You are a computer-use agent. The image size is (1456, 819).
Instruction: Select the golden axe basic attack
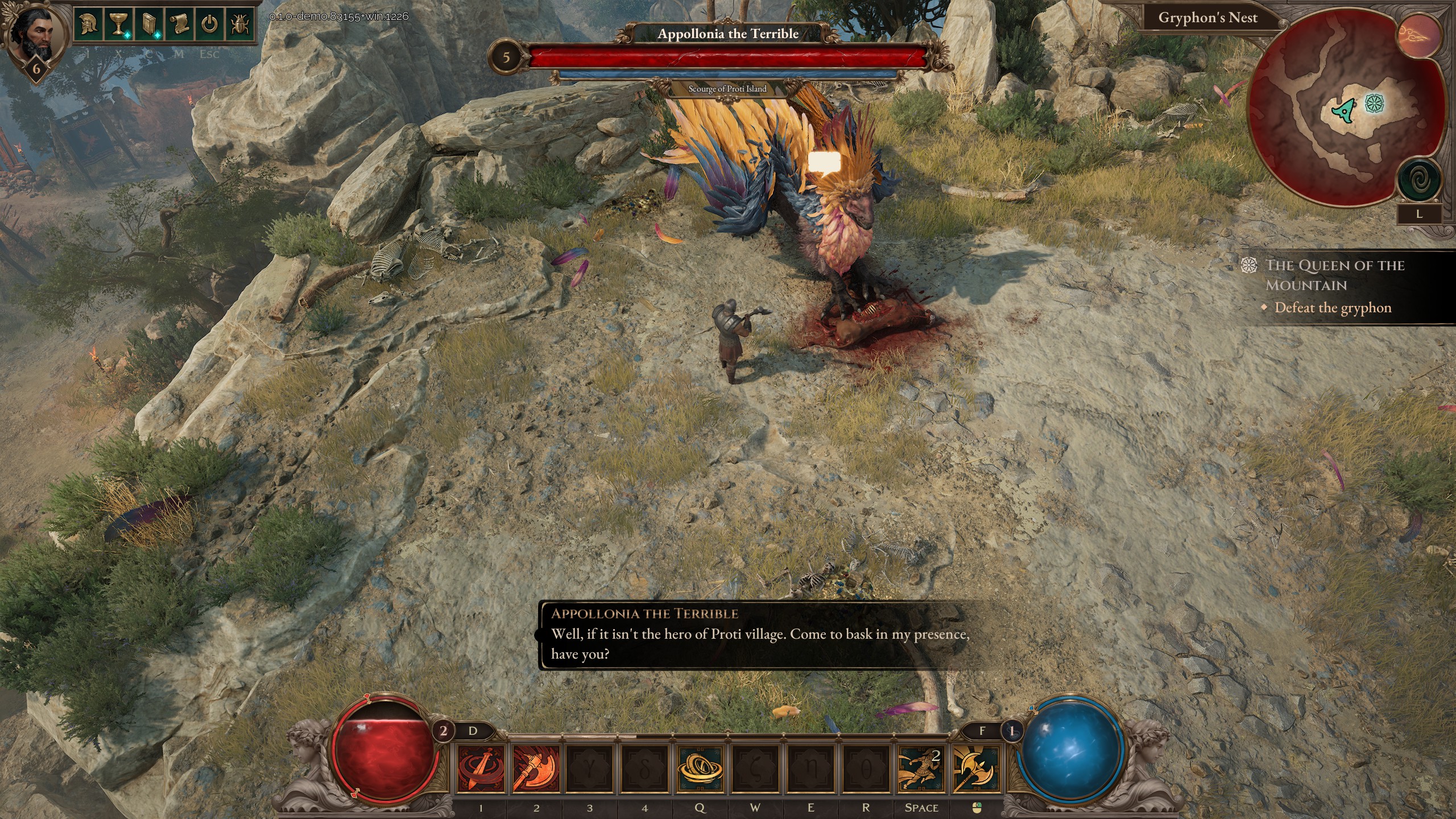coord(975,769)
